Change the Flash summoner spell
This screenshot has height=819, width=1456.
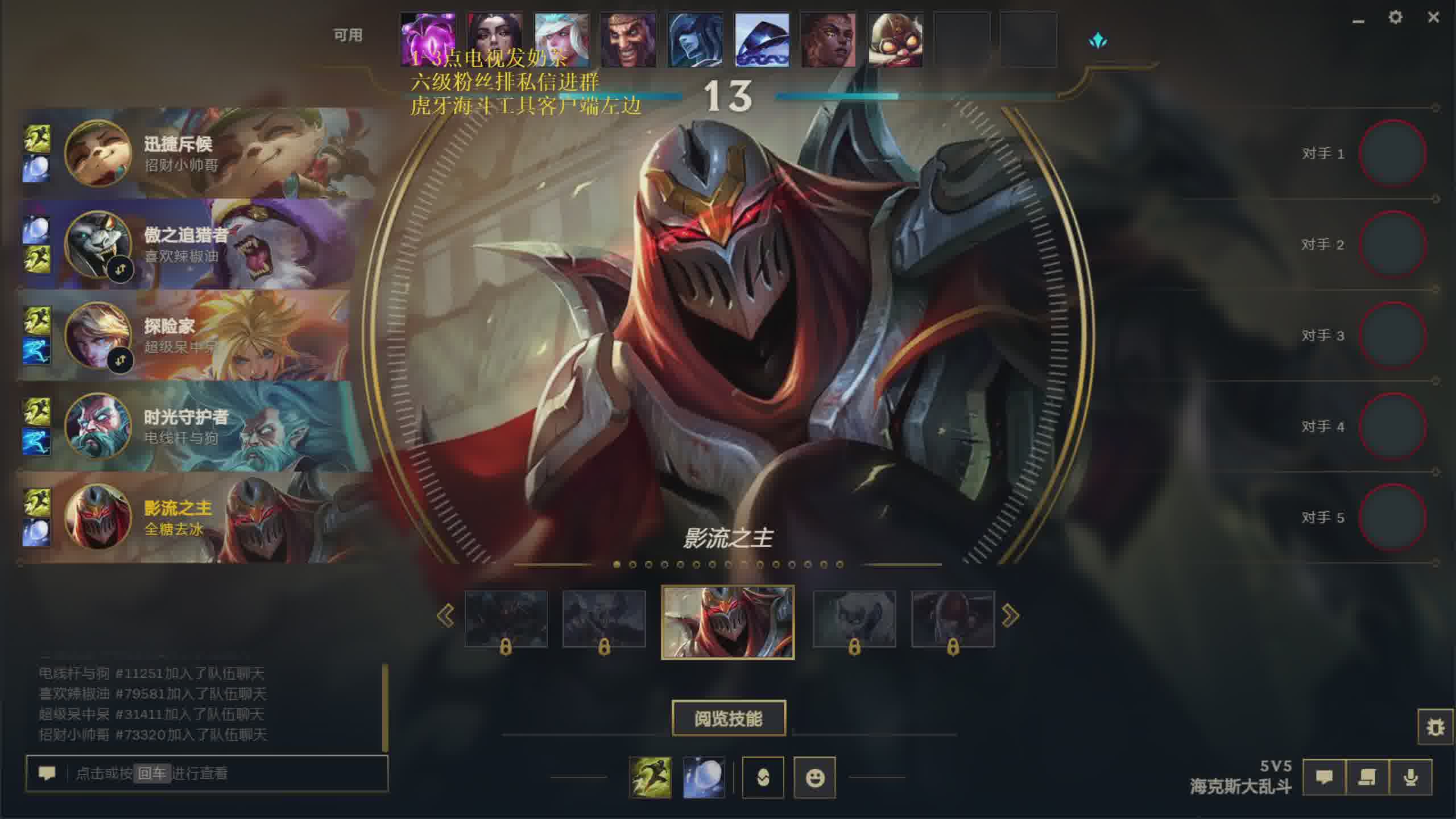650,777
